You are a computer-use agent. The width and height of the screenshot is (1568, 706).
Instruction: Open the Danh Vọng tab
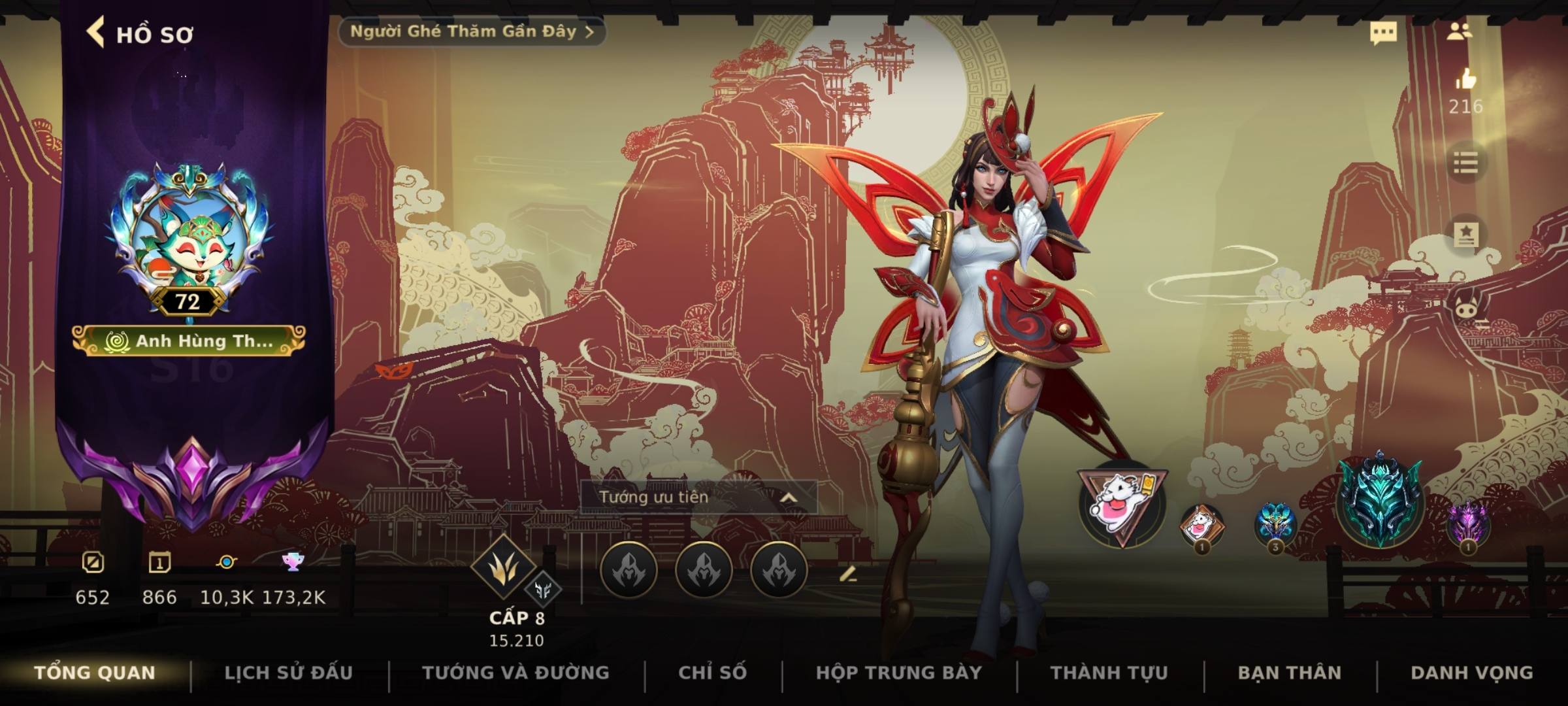pos(1471,673)
